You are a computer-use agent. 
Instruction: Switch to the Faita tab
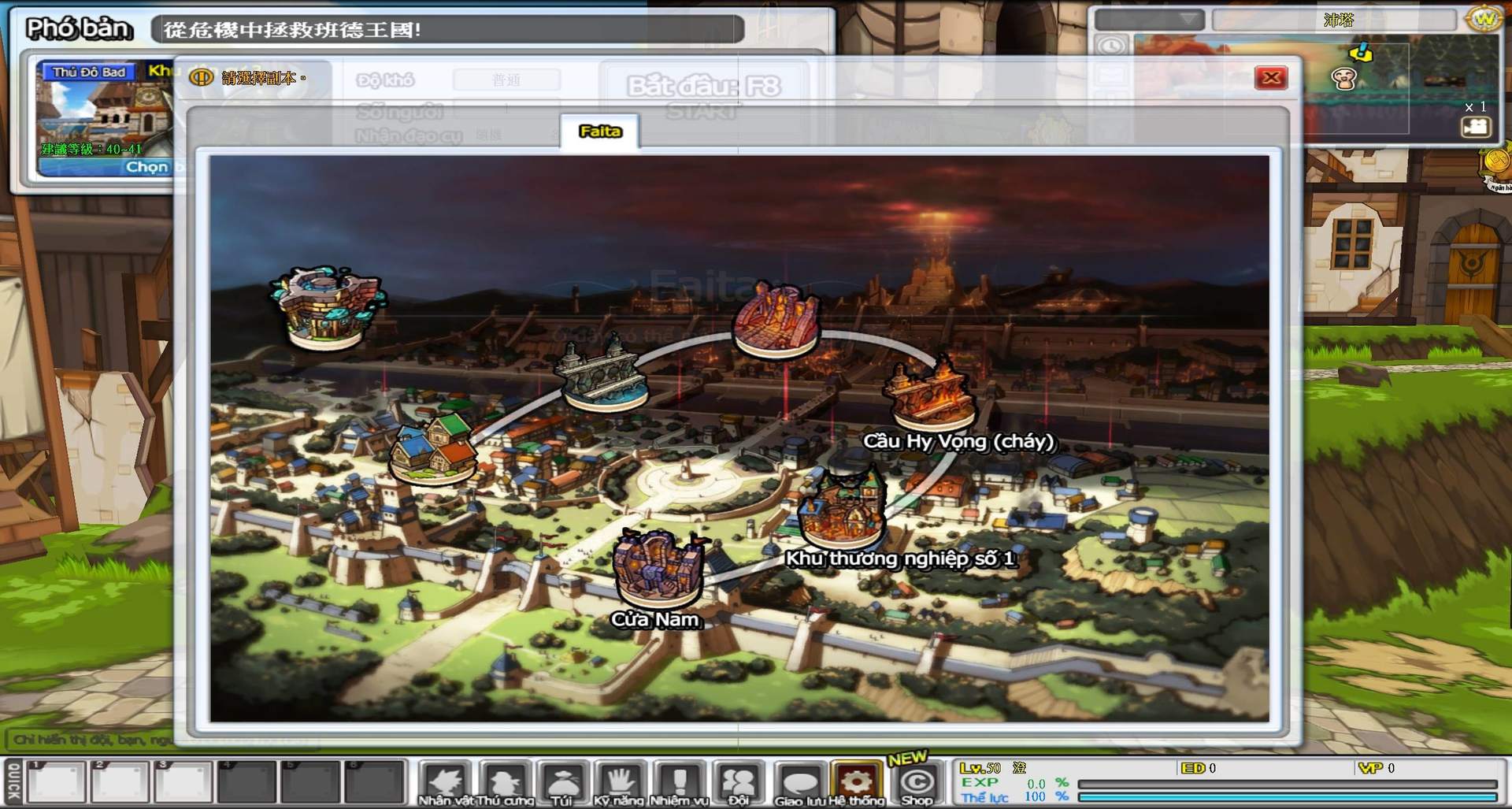598,132
